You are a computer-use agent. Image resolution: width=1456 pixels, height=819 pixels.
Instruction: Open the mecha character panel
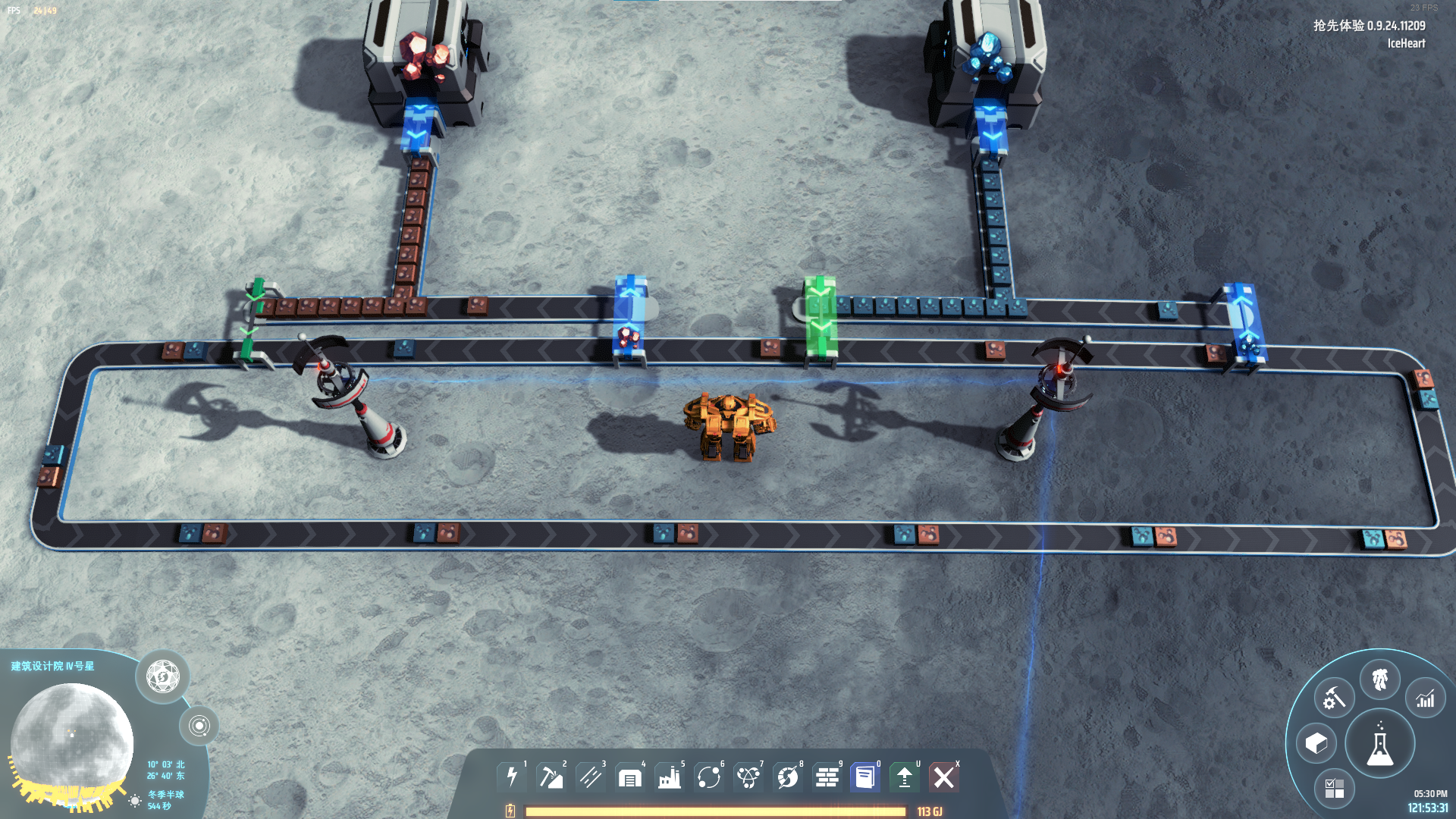click(1379, 679)
